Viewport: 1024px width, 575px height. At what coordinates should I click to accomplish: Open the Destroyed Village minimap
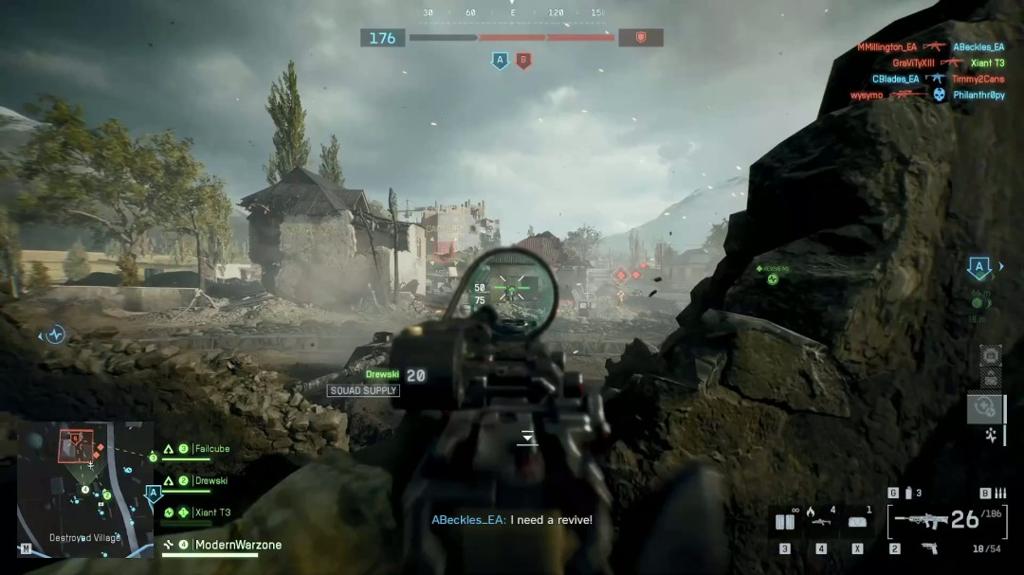85,489
